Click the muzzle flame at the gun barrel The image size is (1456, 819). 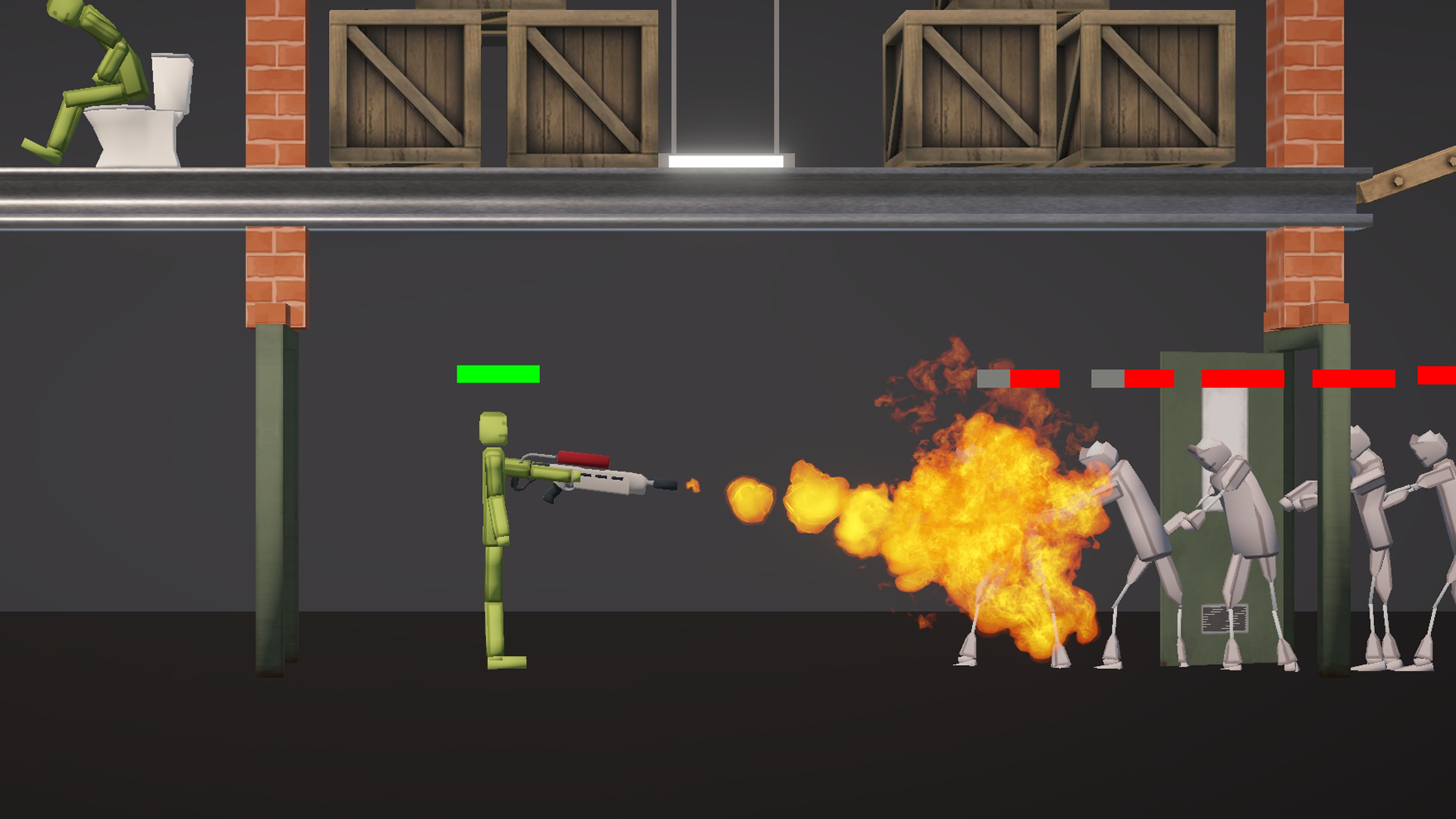click(x=694, y=485)
